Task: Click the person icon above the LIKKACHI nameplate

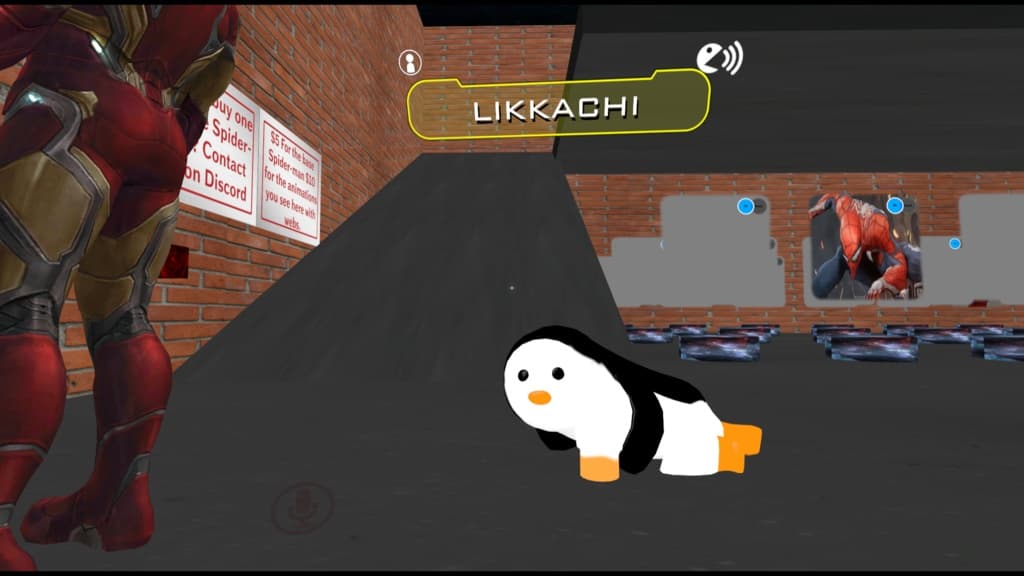Action: (409, 62)
